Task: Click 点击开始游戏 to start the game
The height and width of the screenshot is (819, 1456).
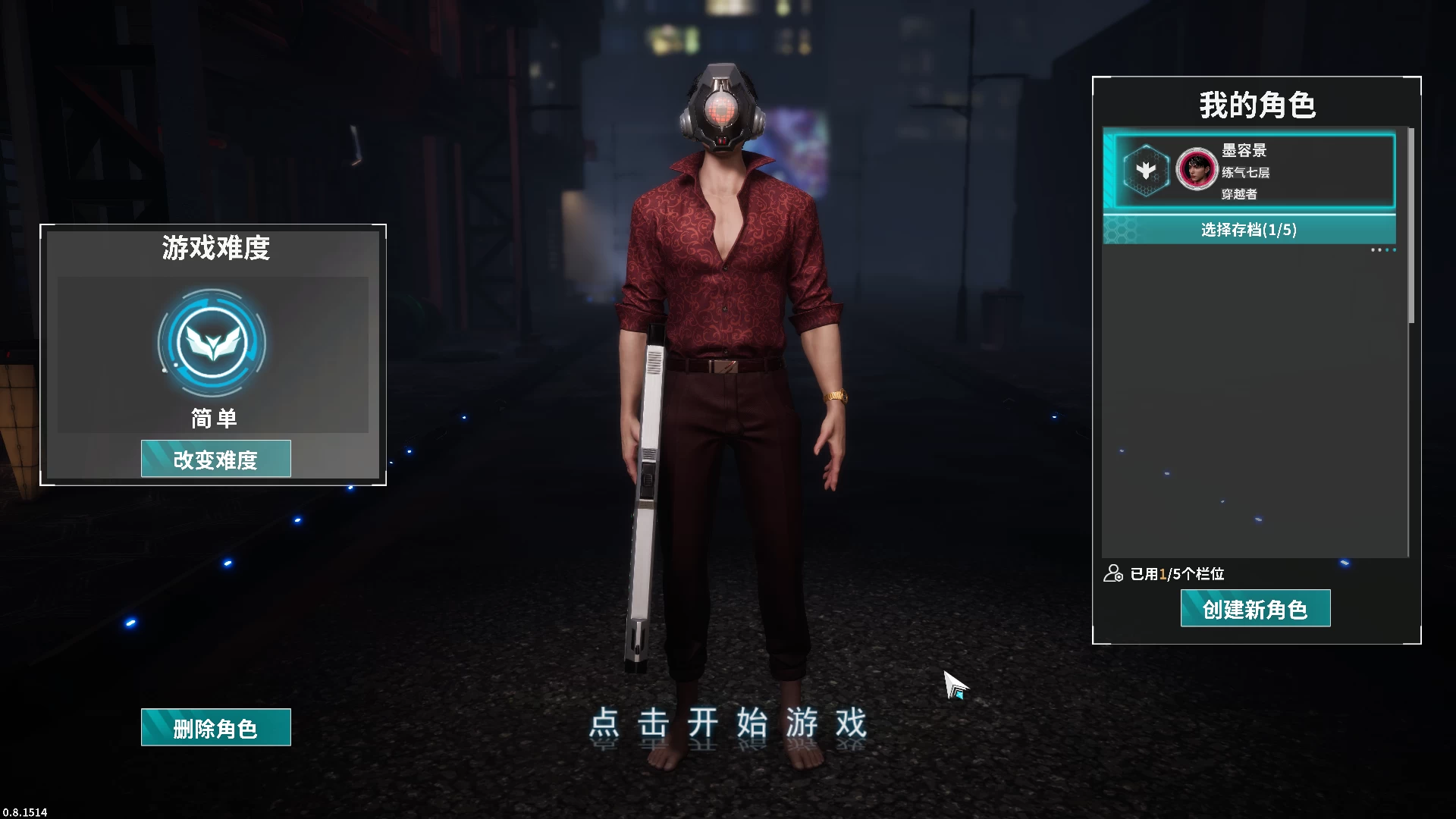Action: point(730,723)
